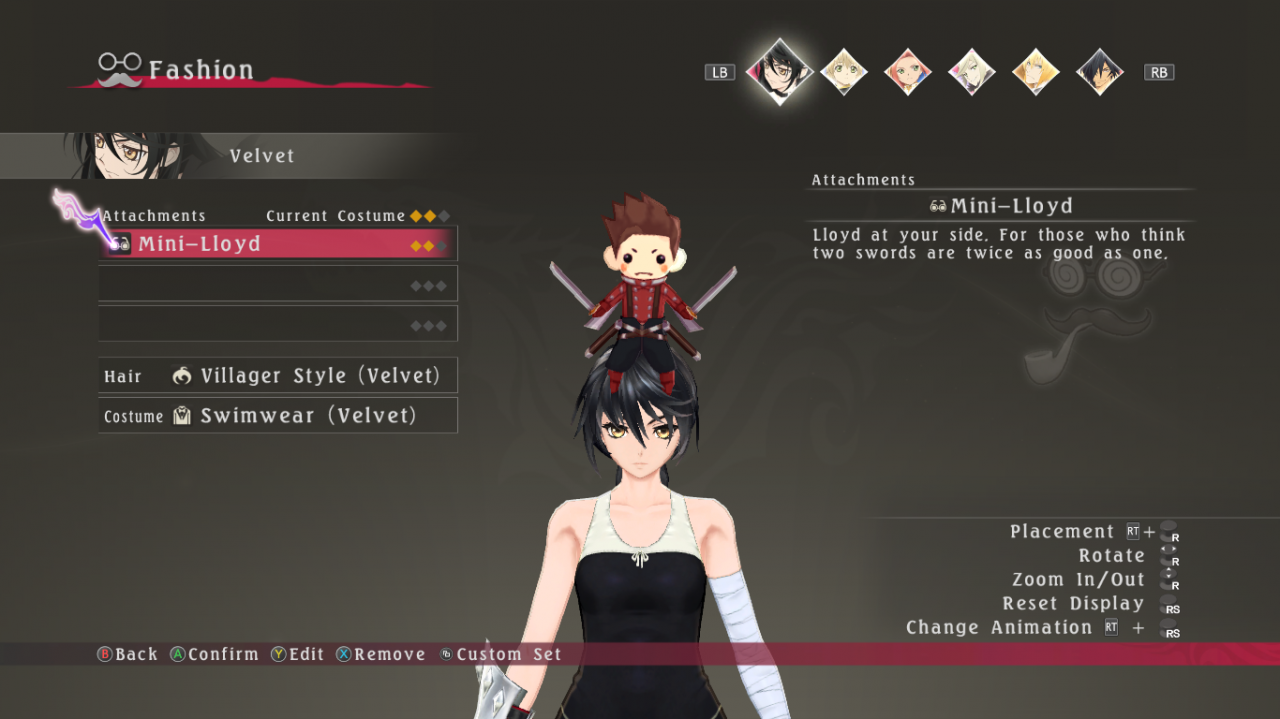
Task: Select Velvet's highlighted diamond portrait
Action: click(779, 71)
